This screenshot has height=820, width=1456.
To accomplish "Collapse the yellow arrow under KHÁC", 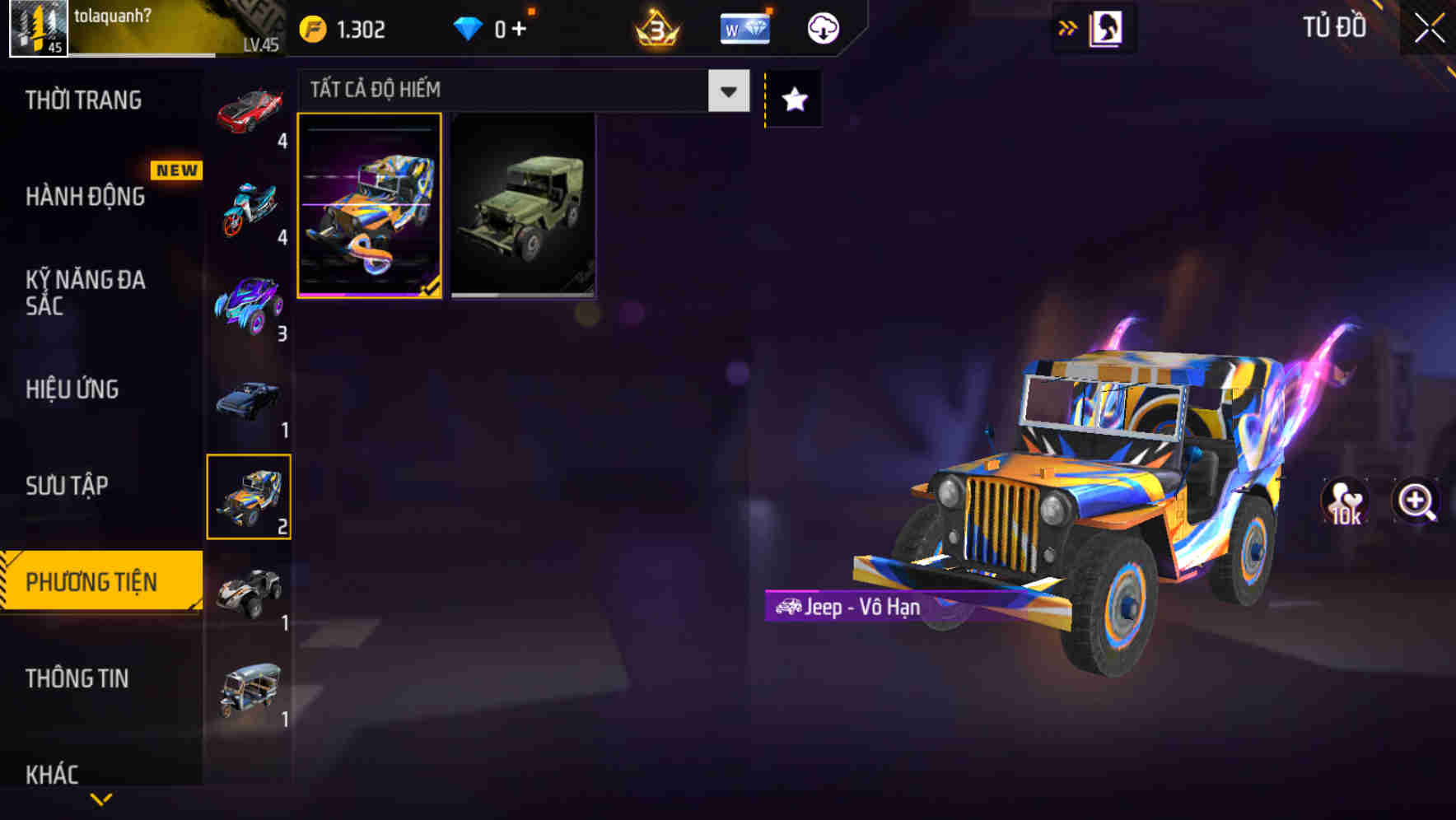I will pyautogui.click(x=100, y=797).
